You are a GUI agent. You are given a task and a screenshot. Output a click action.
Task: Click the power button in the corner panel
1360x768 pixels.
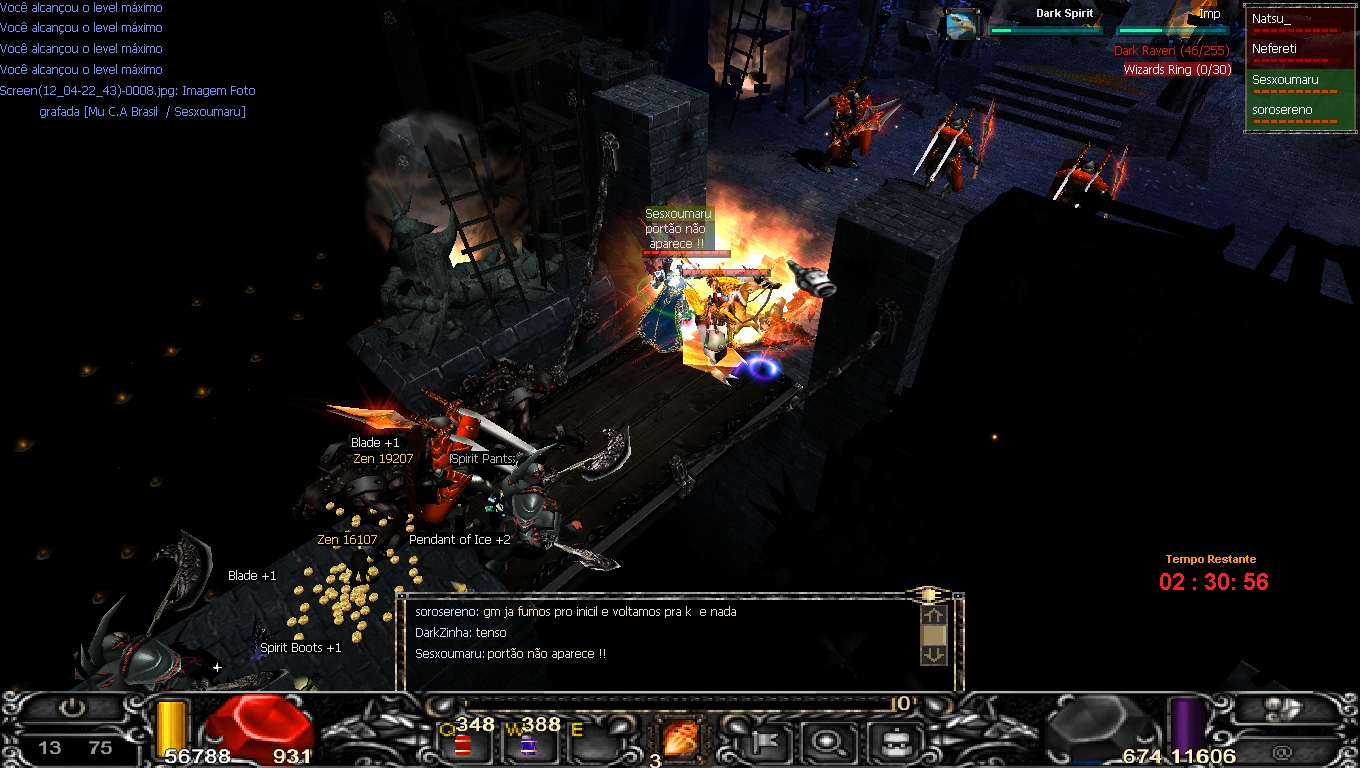tap(71, 708)
